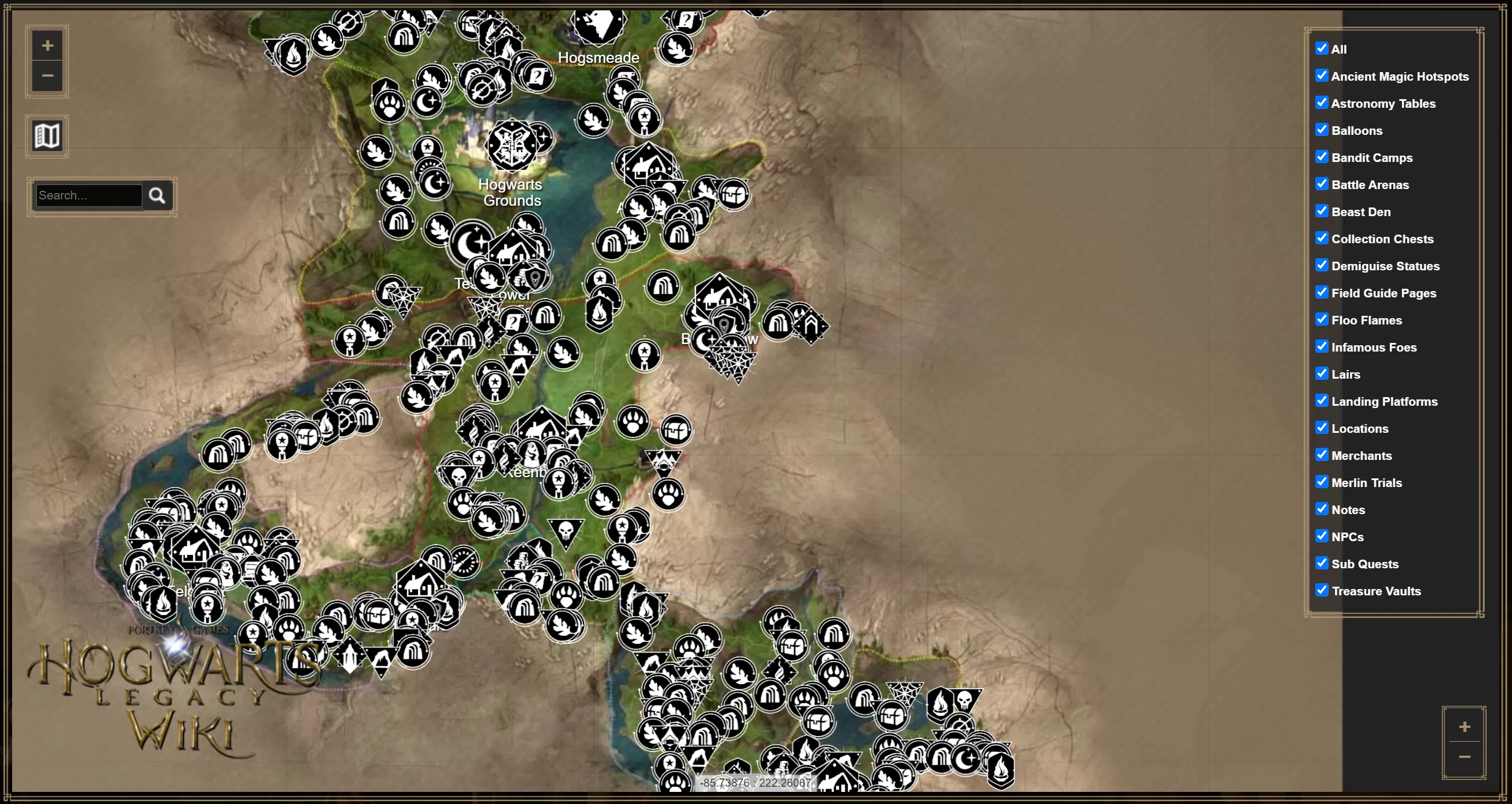Image resolution: width=1512 pixels, height=804 pixels.
Task: Click the search magnifier icon
Action: 157,195
